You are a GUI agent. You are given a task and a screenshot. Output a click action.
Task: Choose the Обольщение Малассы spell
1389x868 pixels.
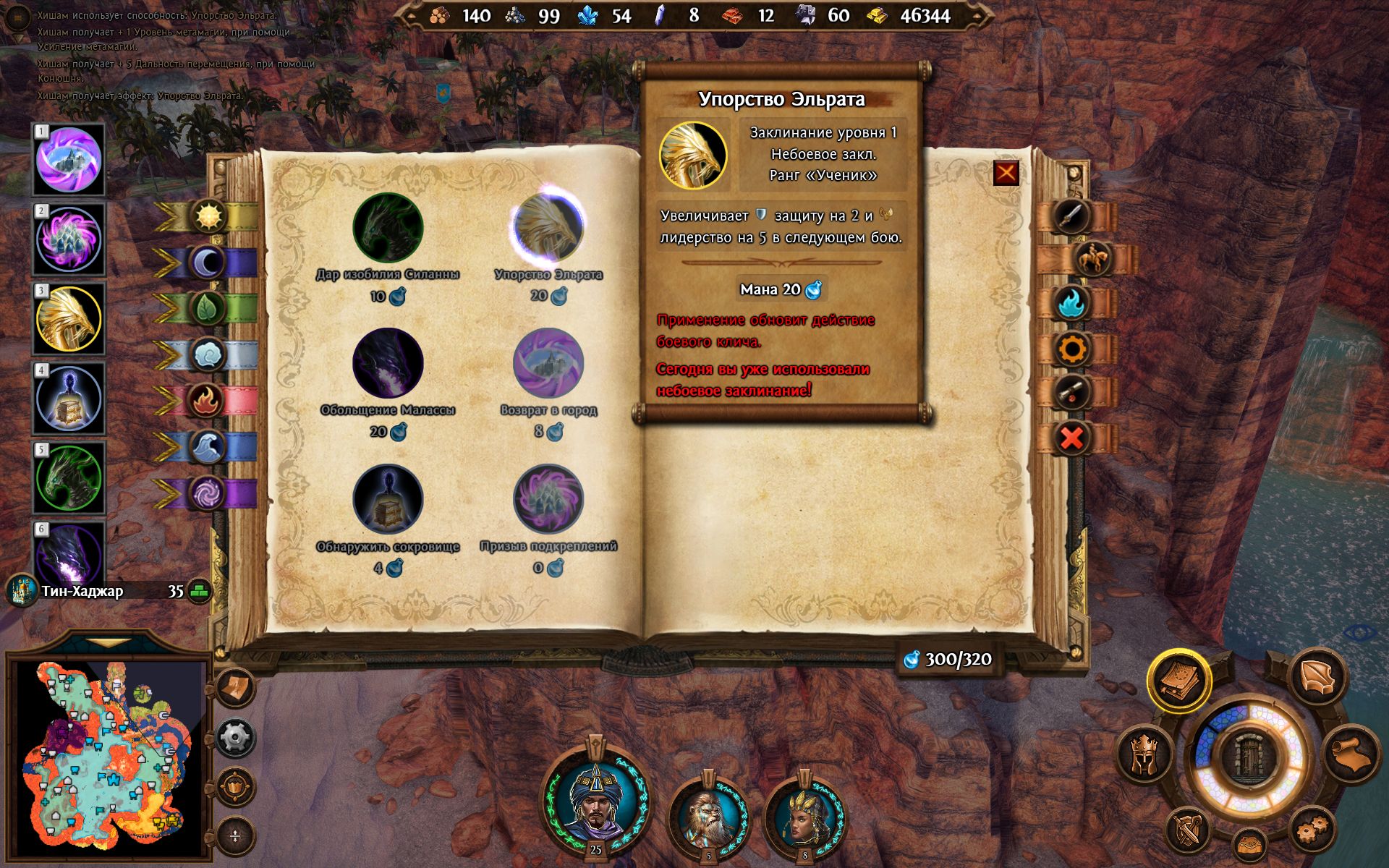[x=388, y=363]
